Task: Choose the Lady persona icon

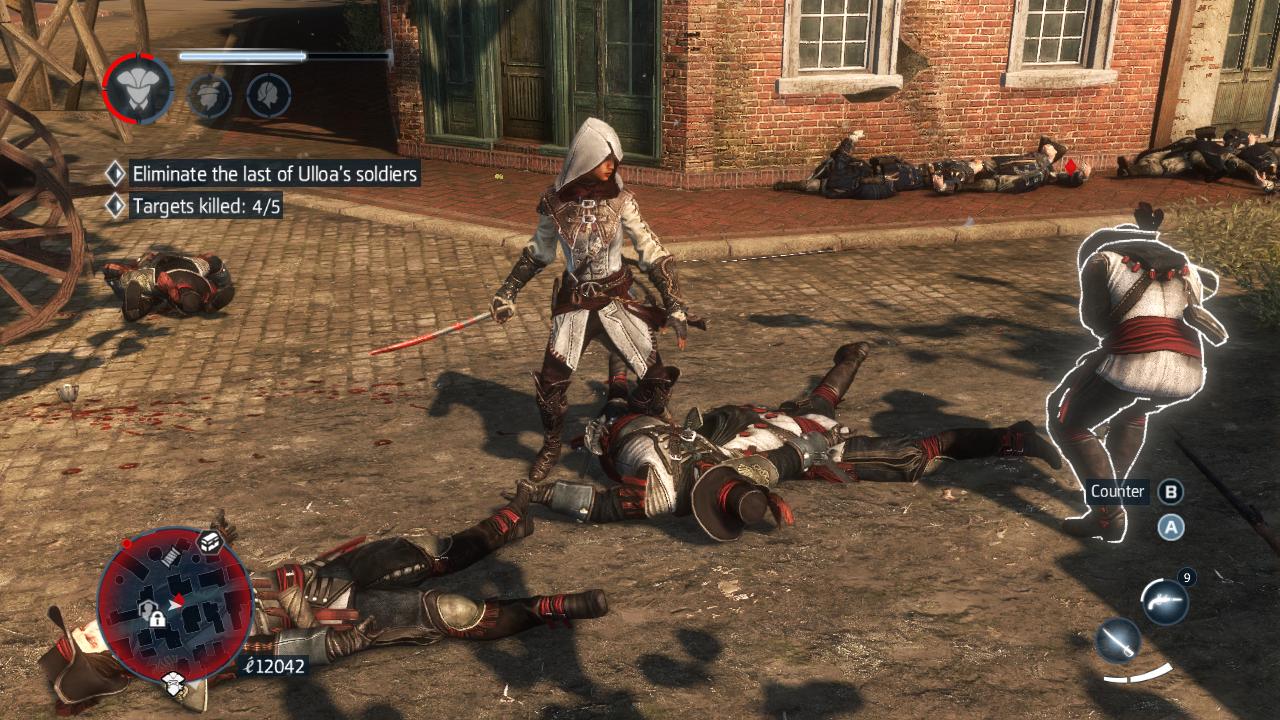Action: coord(268,96)
